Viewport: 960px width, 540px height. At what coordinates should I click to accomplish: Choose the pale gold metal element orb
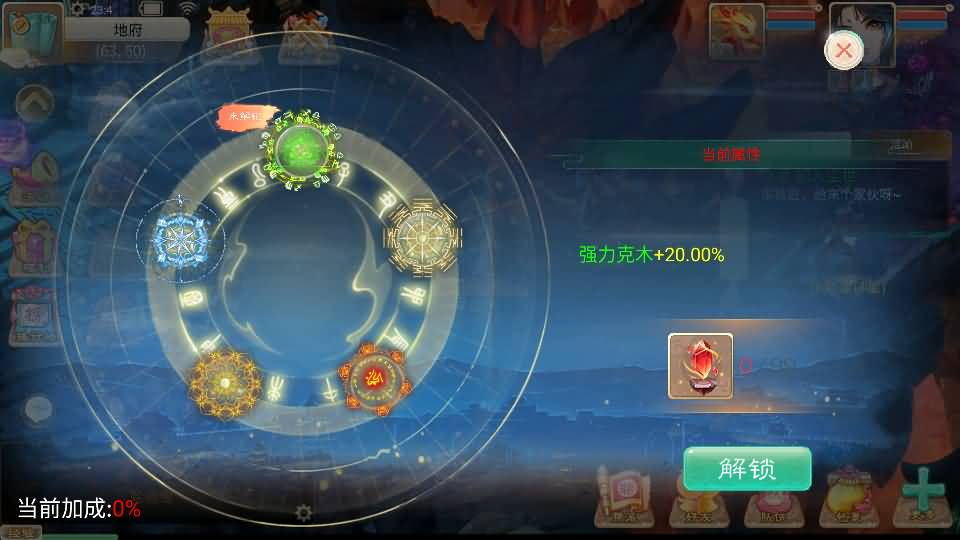pyautogui.click(x=423, y=236)
